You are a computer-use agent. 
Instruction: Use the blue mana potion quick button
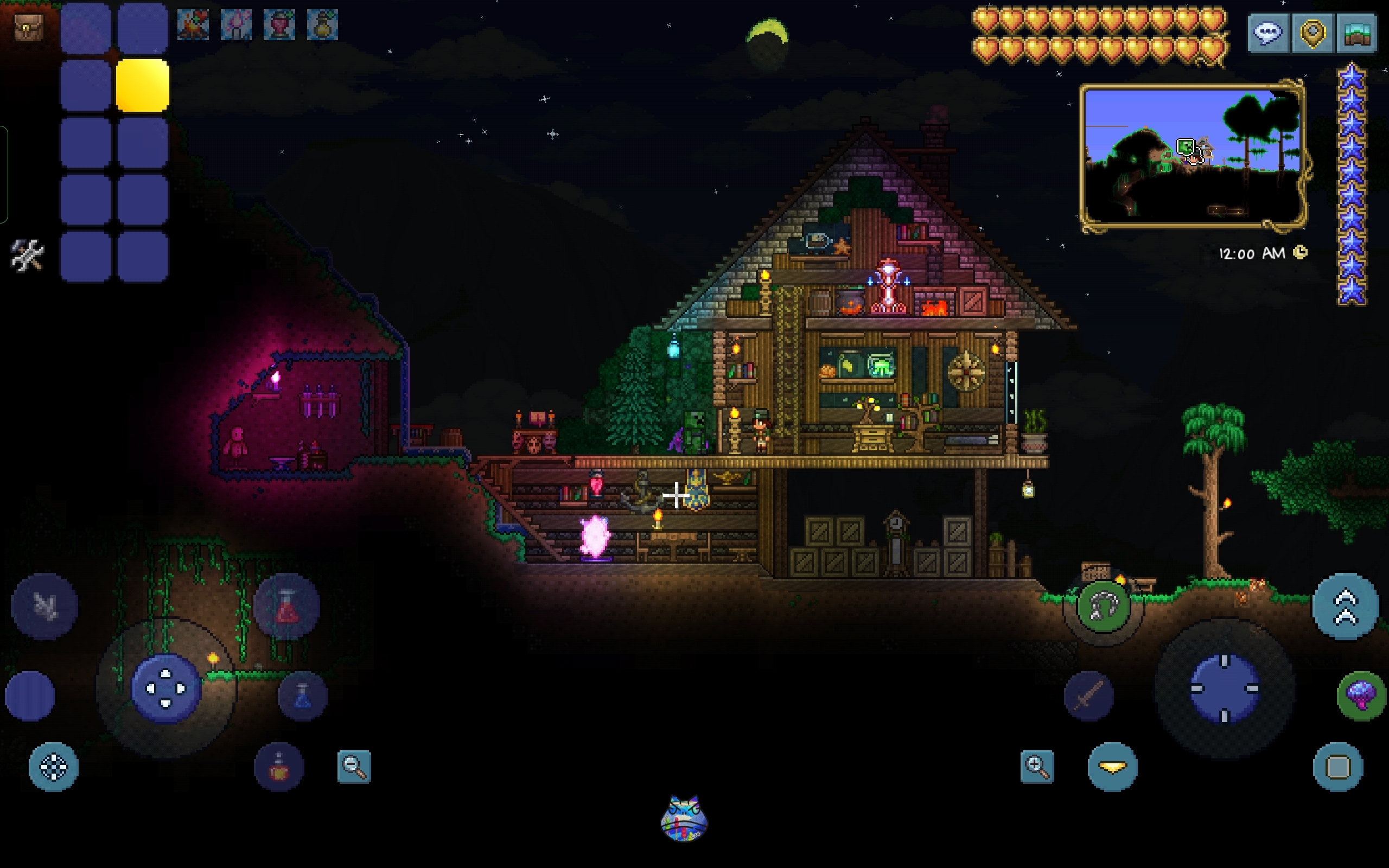302,696
